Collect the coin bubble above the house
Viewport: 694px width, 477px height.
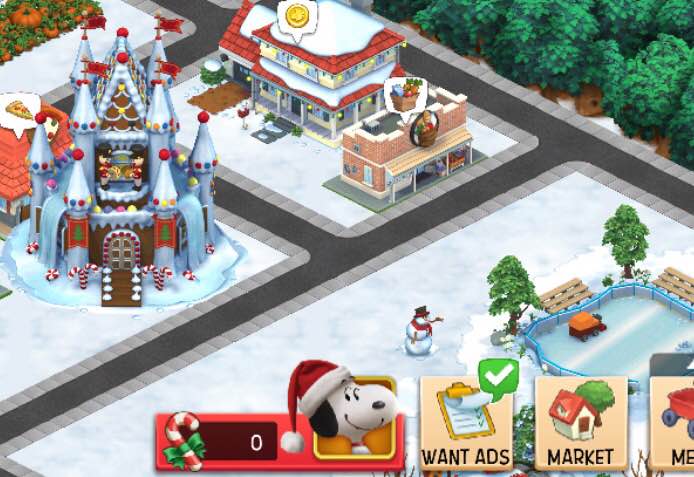pos(295,17)
